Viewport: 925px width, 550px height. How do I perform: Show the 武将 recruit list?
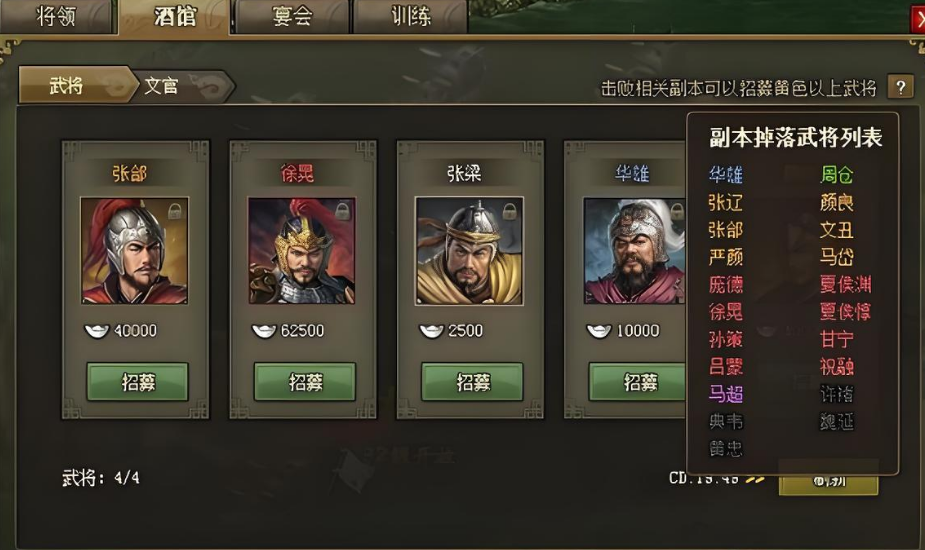[x=67, y=86]
